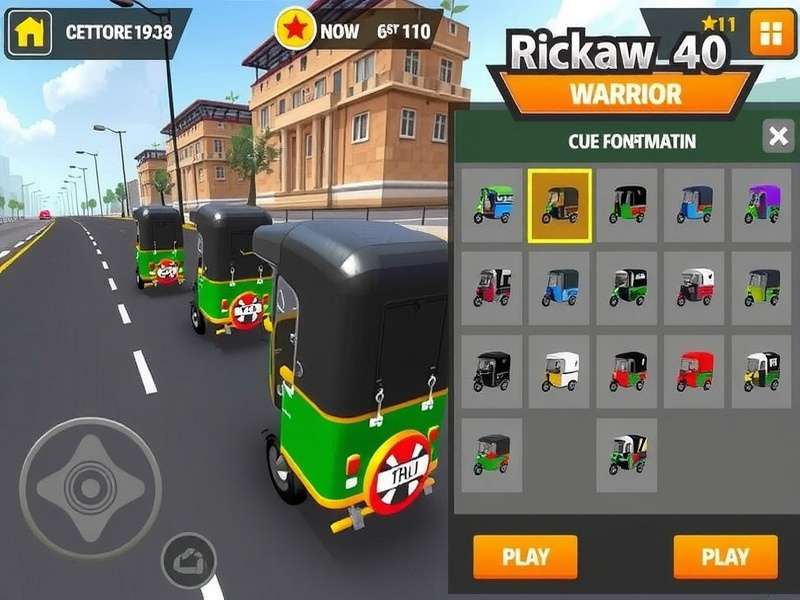This screenshot has height=600, width=800.
Task: Open the orange grid menu button
Action: point(770,33)
